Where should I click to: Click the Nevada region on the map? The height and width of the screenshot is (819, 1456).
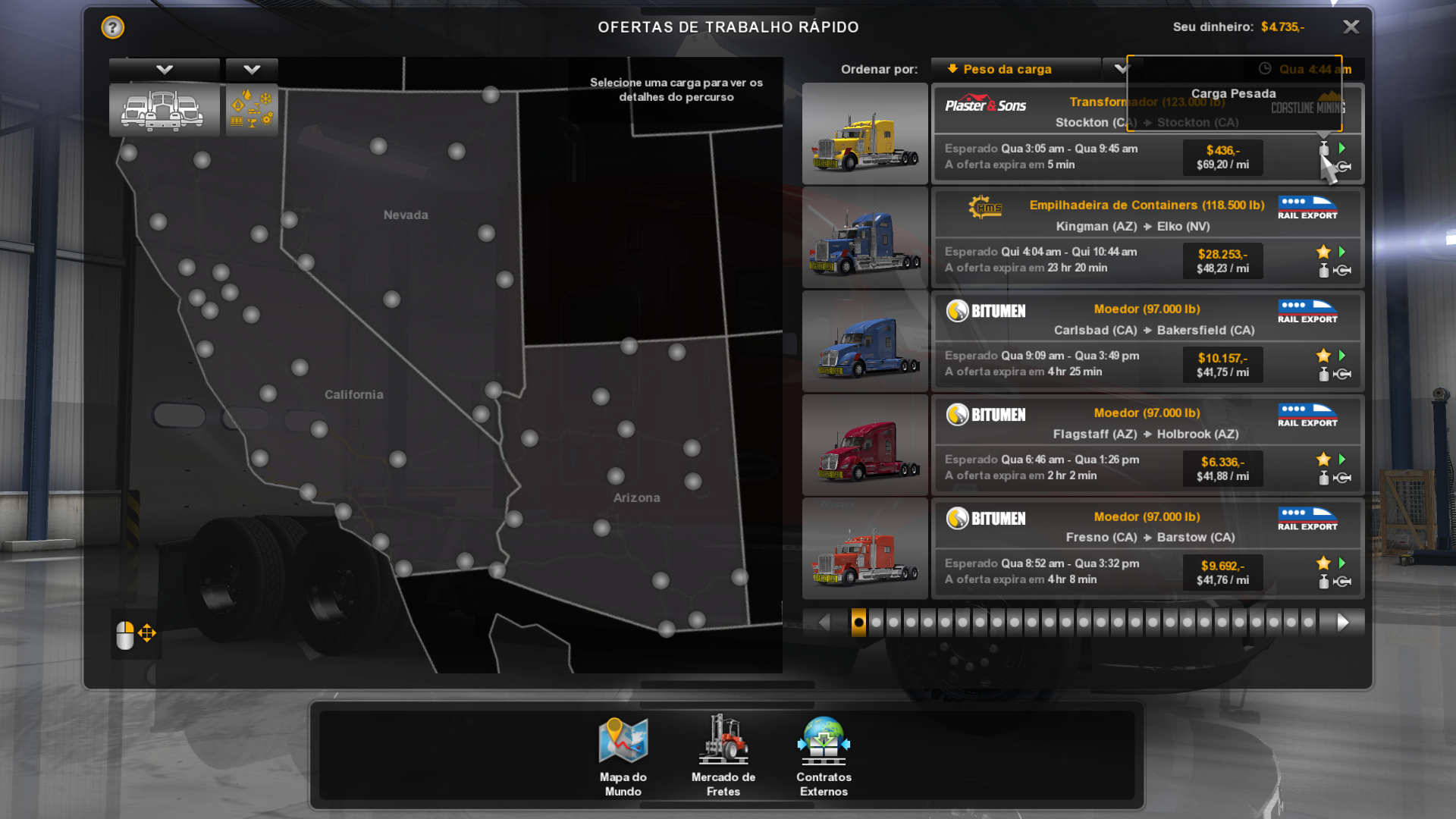[406, 215]
